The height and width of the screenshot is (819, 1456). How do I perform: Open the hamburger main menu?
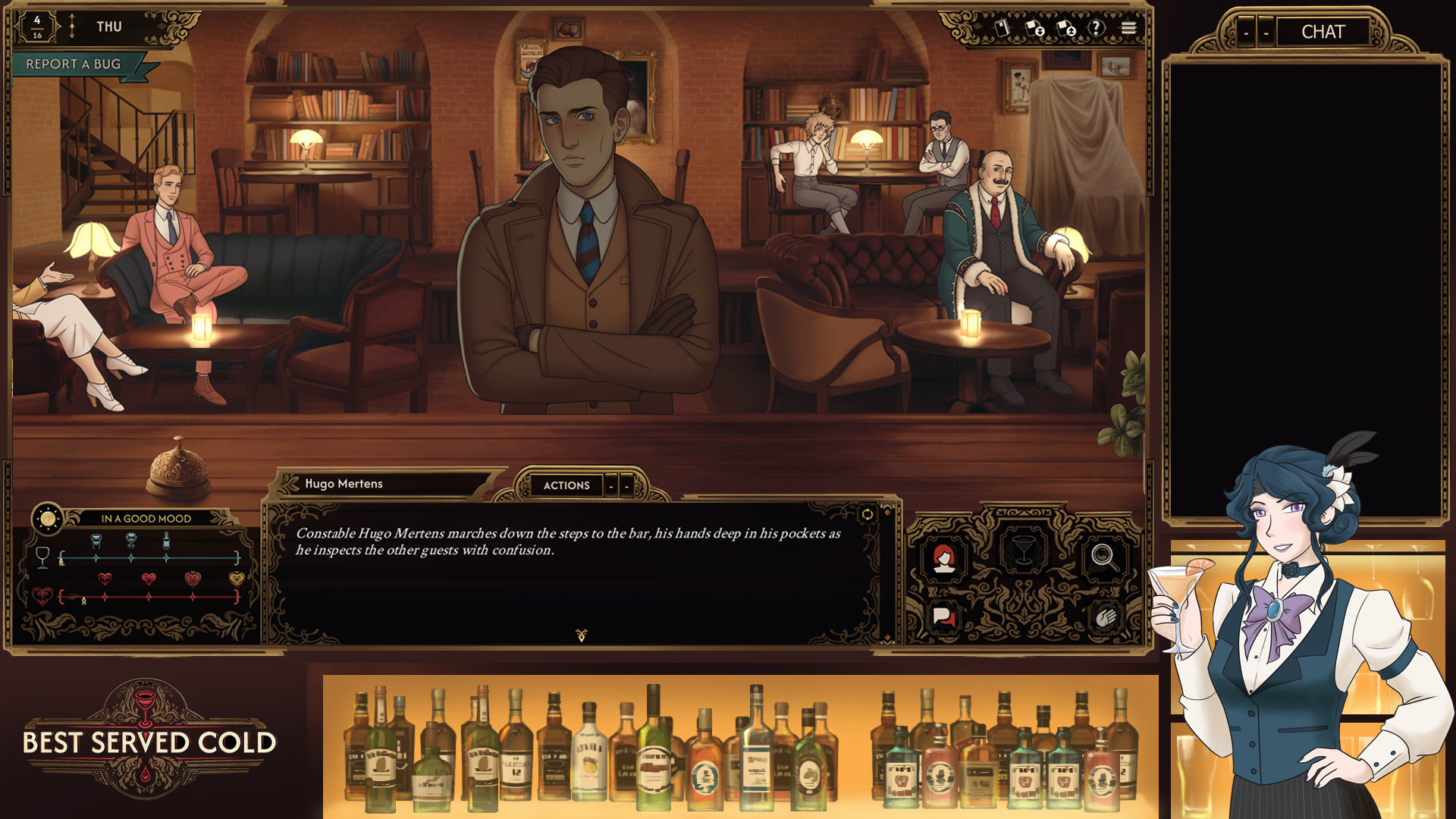[x=1129, y=28]
